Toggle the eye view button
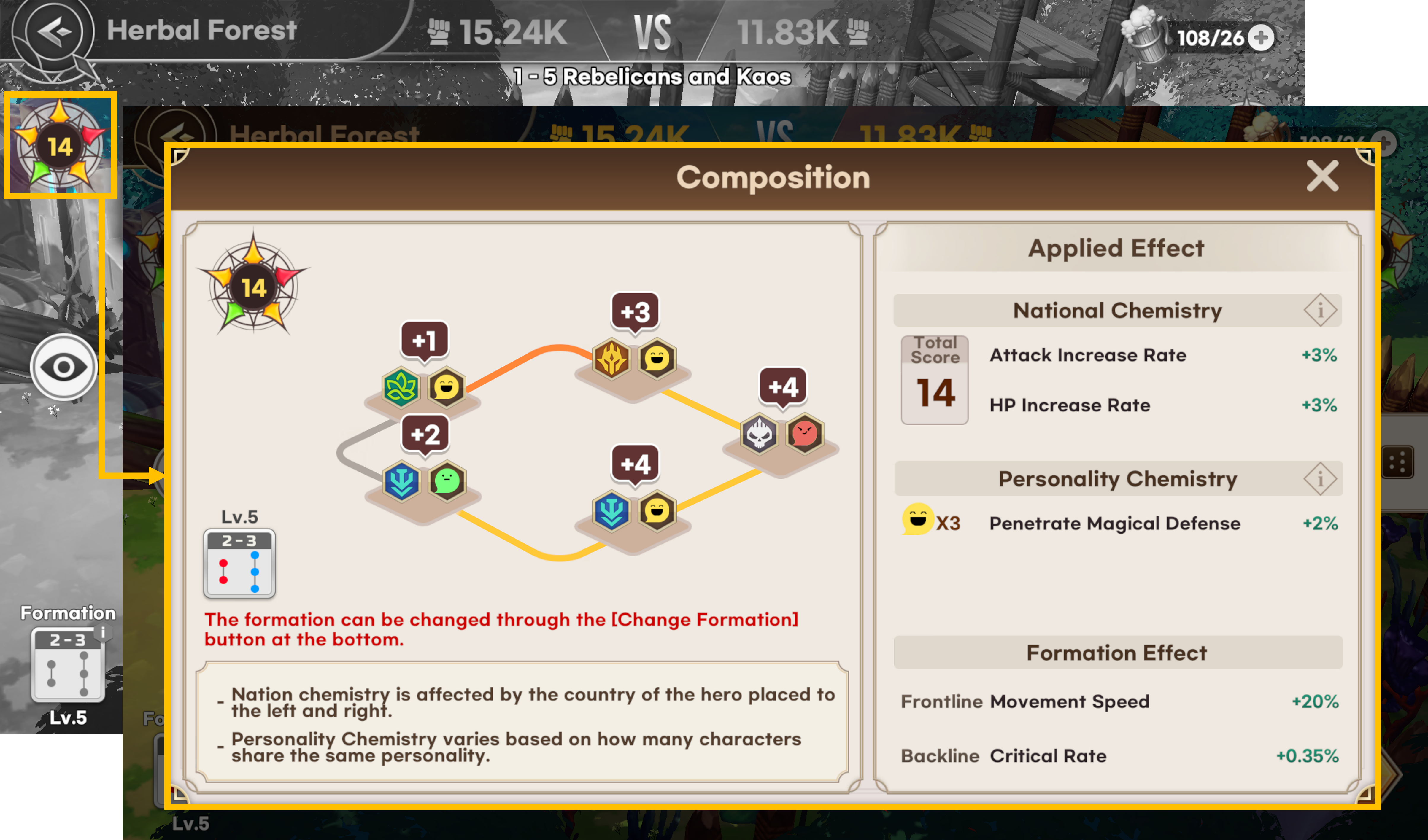Image resolution: width=1428 pixels, height=840 pixels. [64, 367]
